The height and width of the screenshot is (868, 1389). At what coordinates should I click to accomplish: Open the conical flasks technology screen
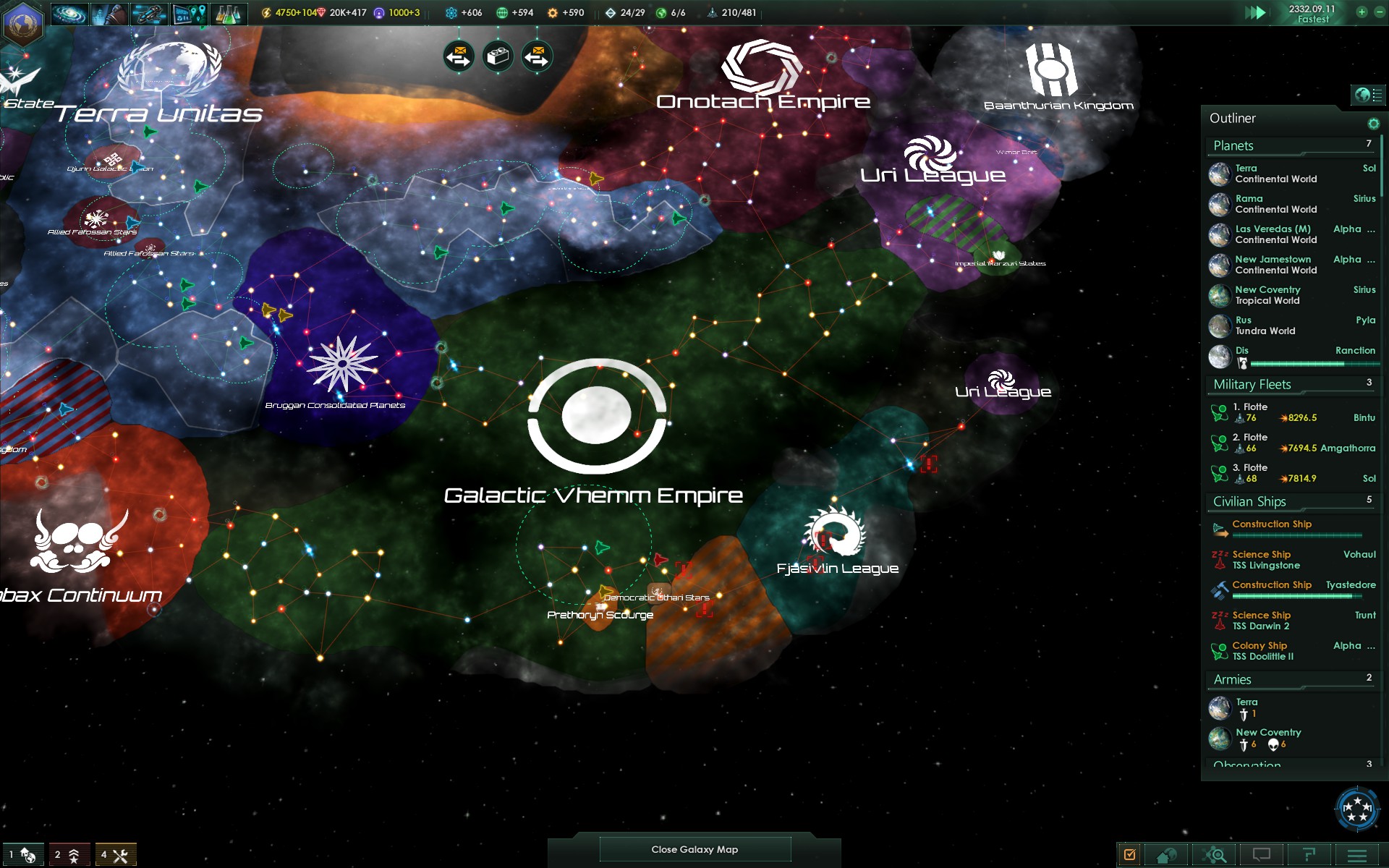tap(228, 14)
